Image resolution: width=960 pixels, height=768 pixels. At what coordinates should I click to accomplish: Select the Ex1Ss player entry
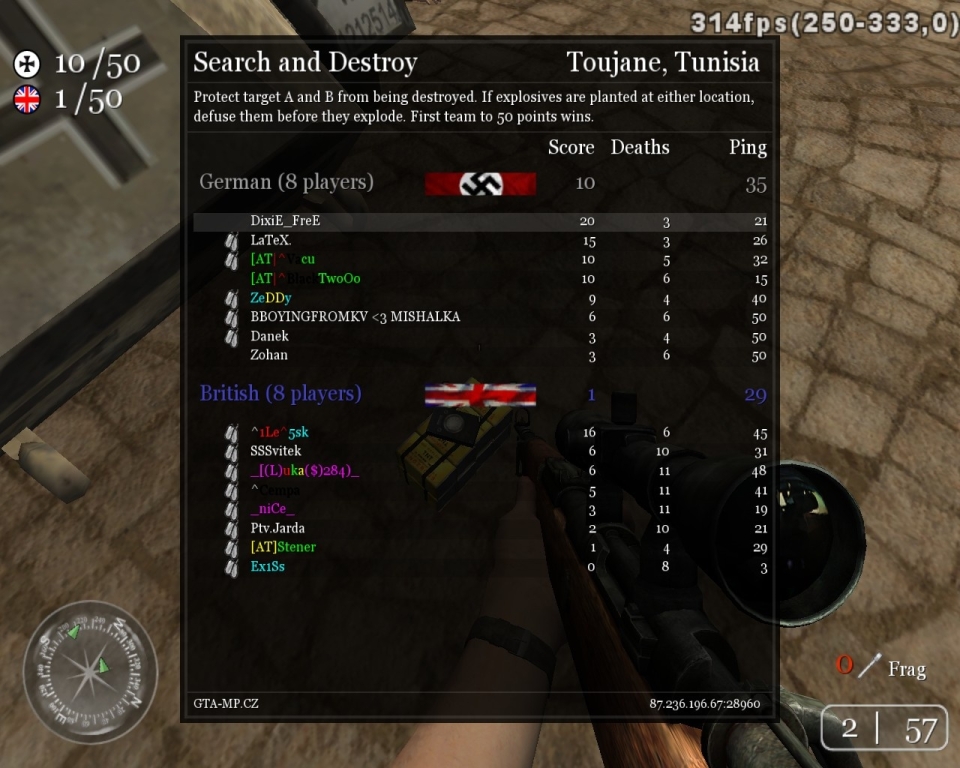pyautogui.click(x=267, y=567)
